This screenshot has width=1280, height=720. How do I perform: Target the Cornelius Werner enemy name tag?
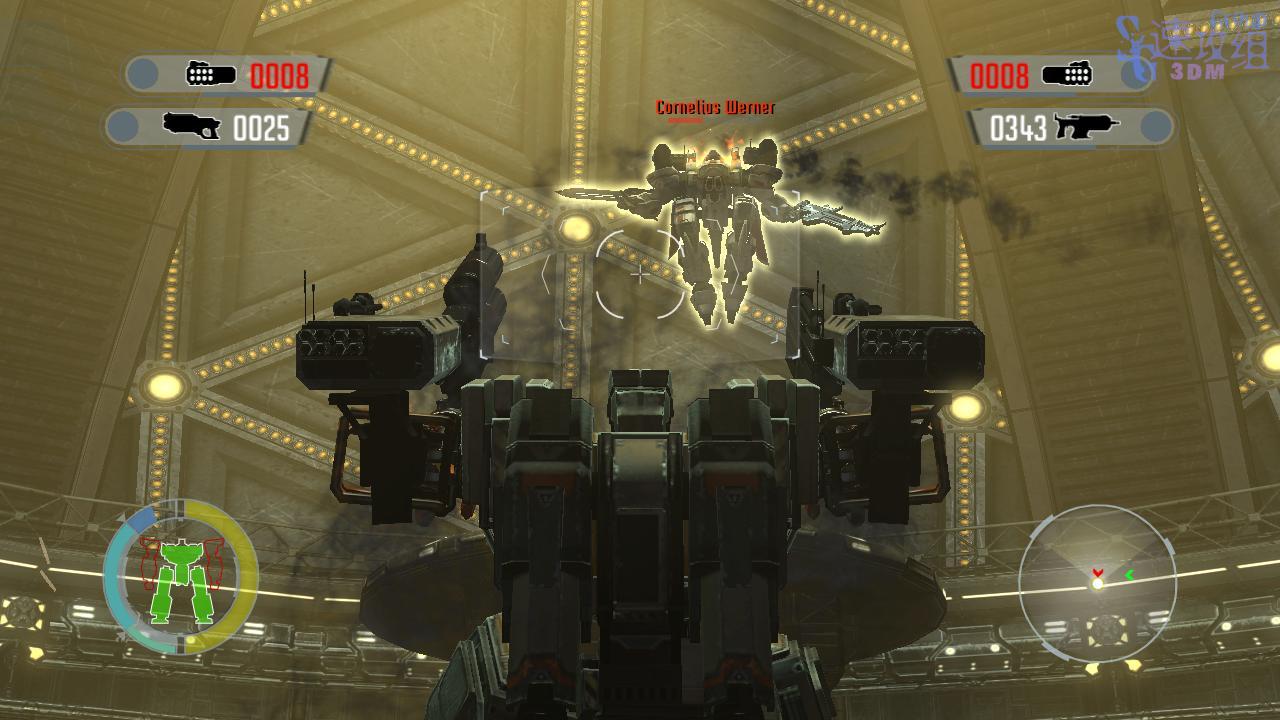[x=715, y=108]
